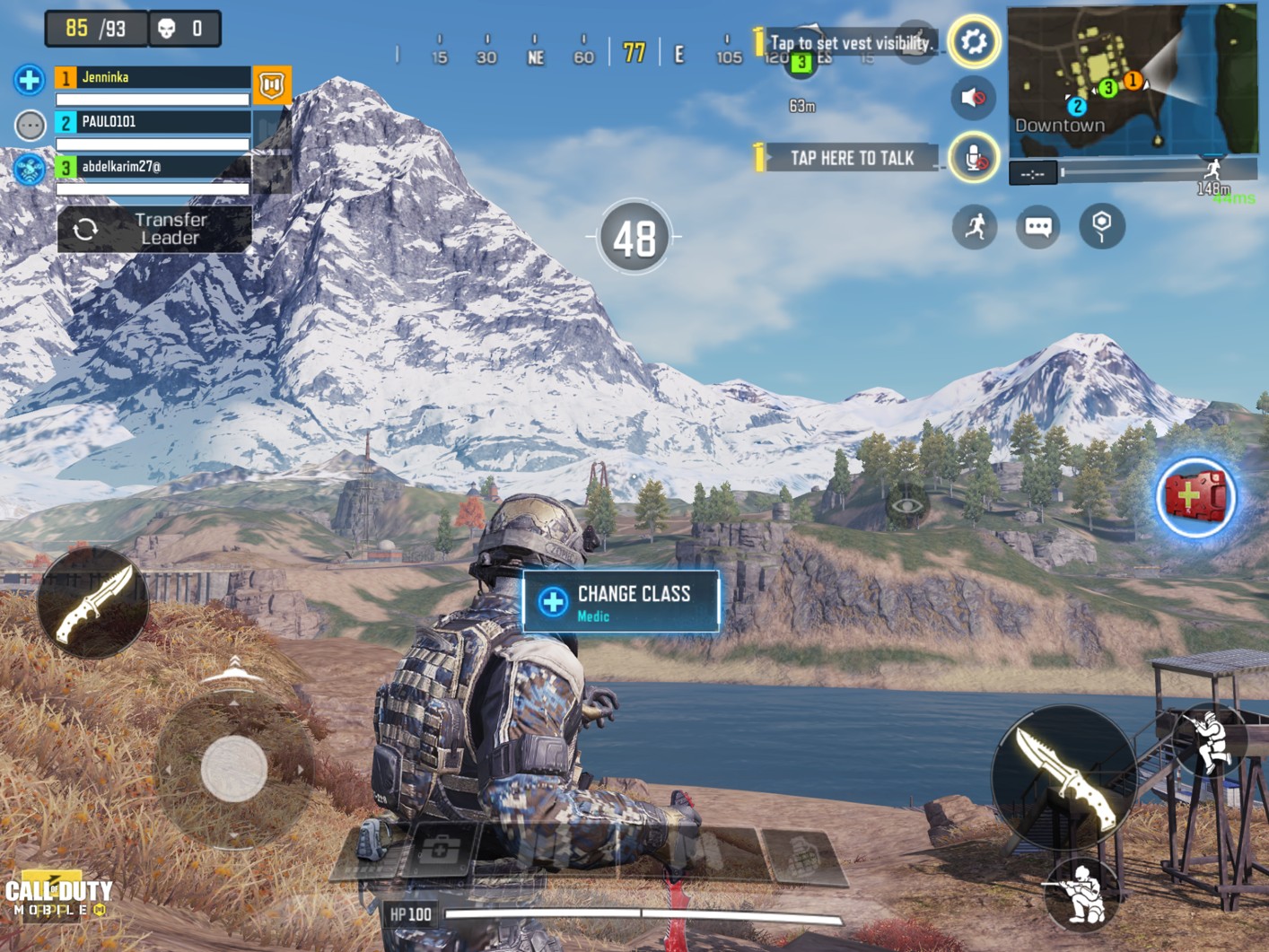The height and width of the screenshot is (952, 1269).
Task: Open the settings gear icon
Action: (974, 41)
